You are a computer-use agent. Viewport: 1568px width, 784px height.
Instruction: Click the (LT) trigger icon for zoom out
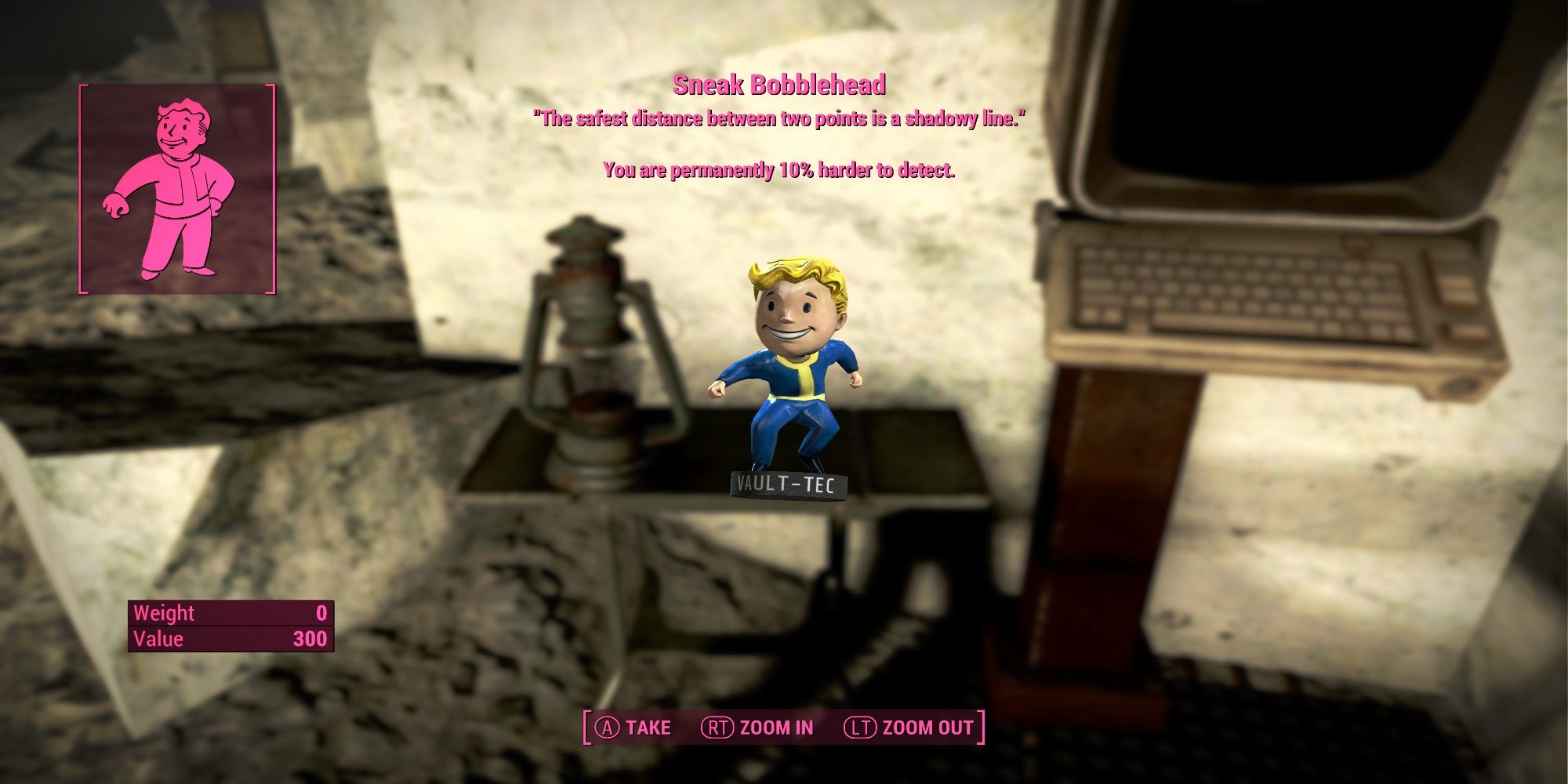click(859, 727)
